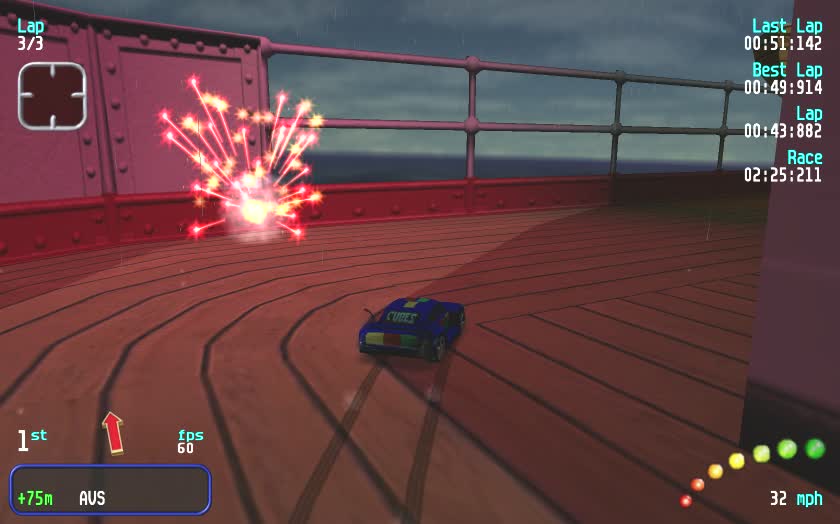This screenshot has height=524, width=840.
Task: Click the red direction arrow indicator
Action: pyautogui.click(x=113, y=432)
